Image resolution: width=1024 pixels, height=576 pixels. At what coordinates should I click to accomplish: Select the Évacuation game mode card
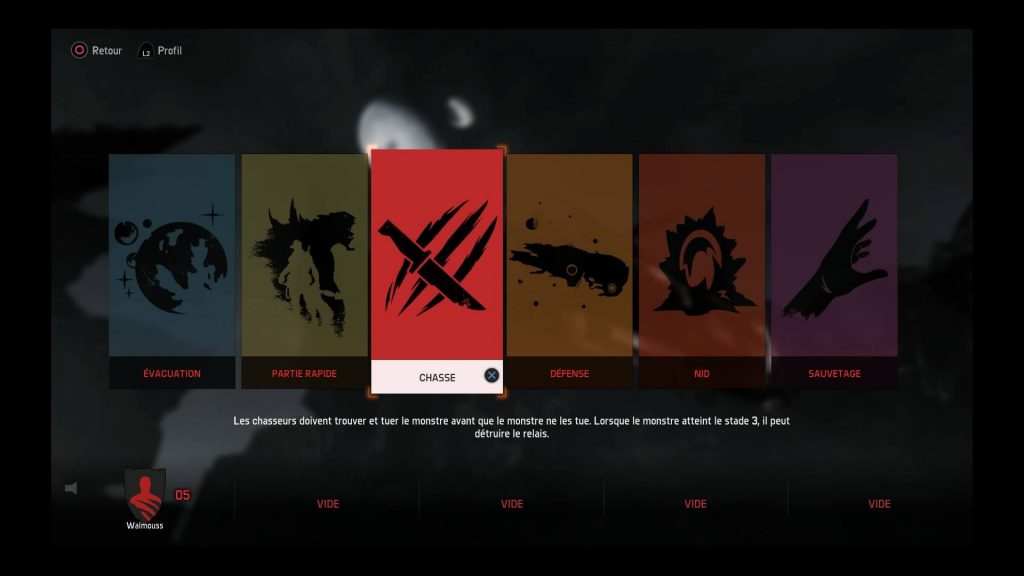[172, 270]
